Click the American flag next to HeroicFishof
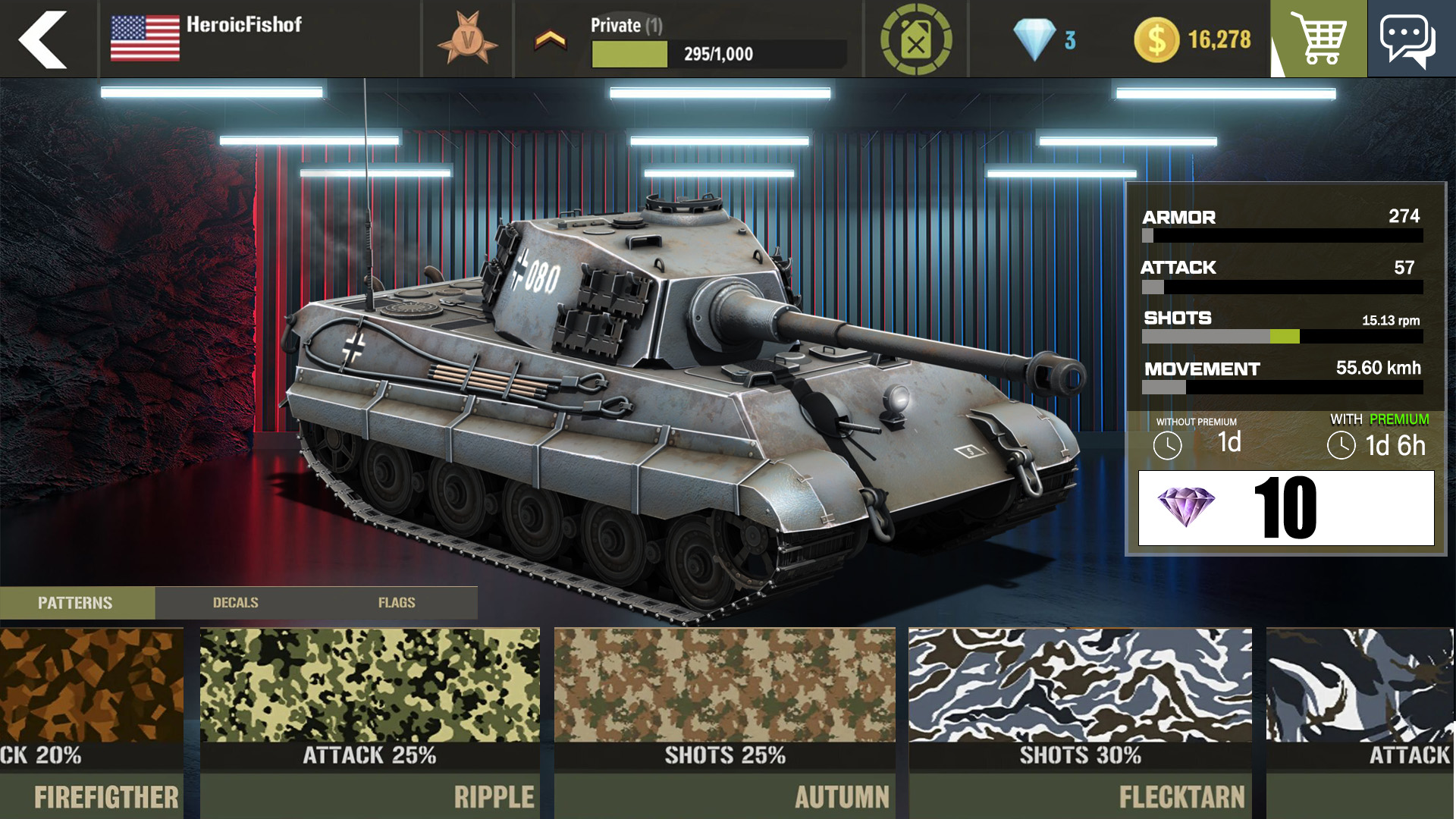1456x819 pixels. point(144,36)
